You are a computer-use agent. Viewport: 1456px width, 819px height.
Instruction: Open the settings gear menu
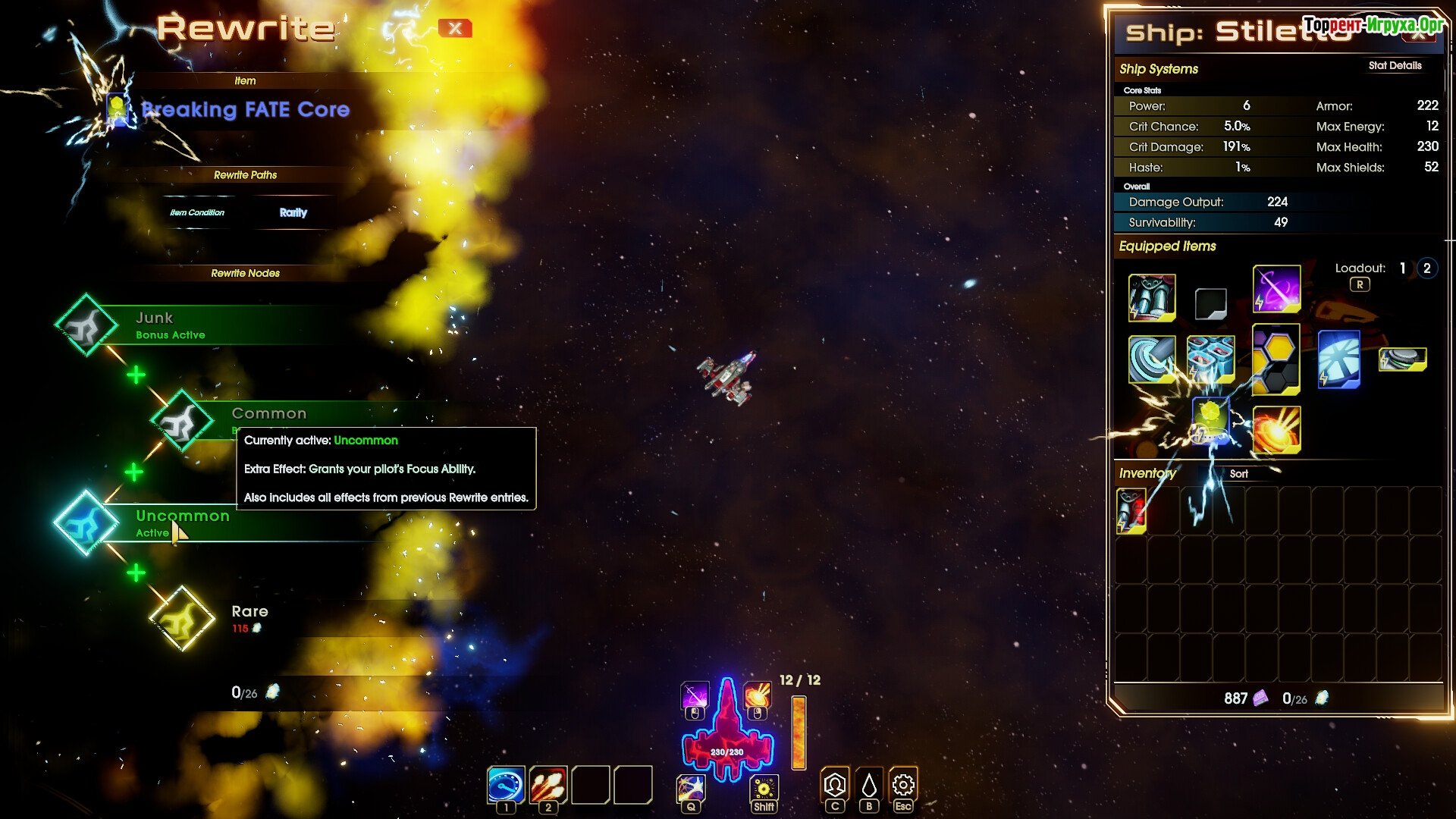(x=902, y=785)
